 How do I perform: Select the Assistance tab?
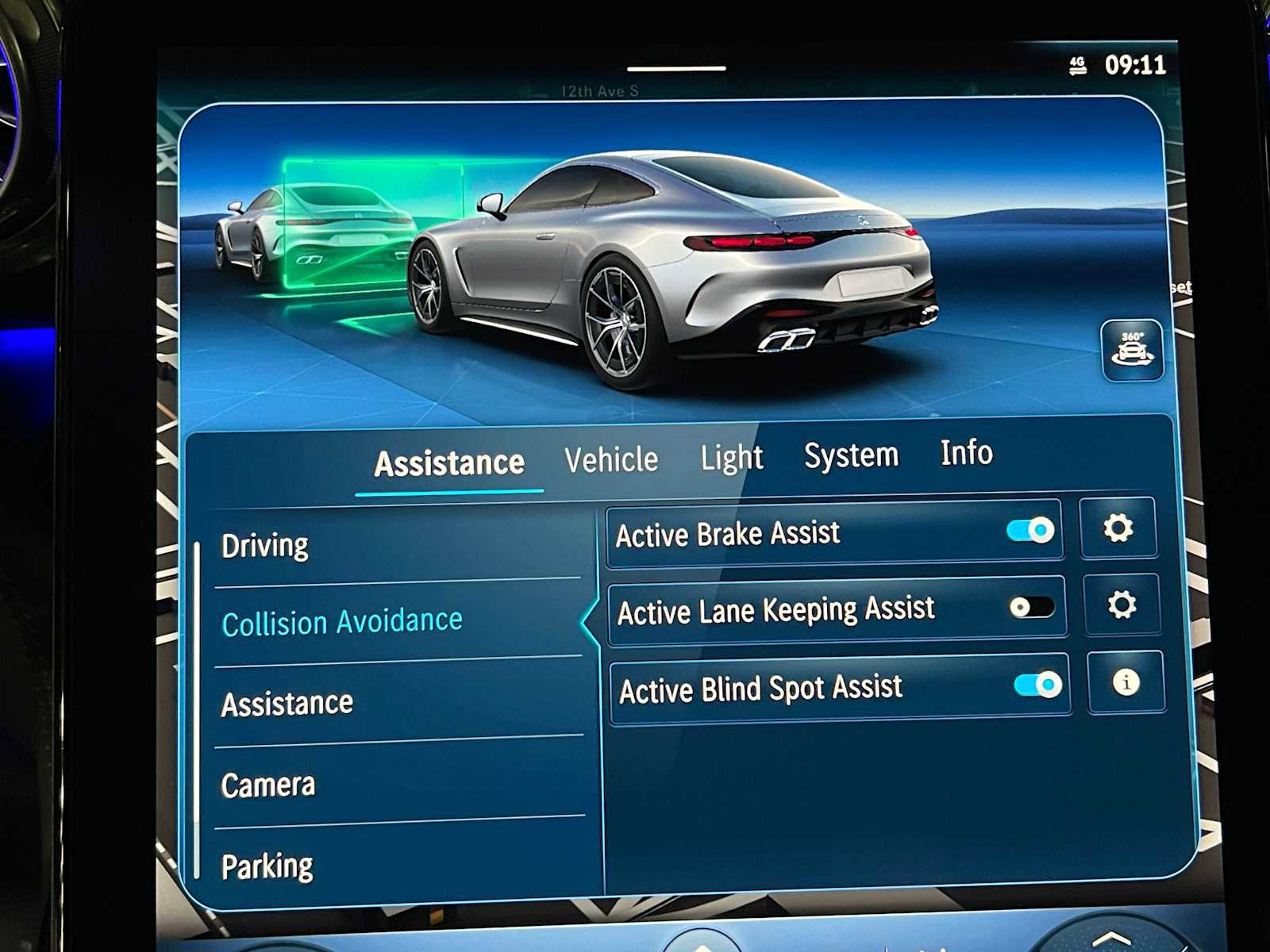coord(448,463)
